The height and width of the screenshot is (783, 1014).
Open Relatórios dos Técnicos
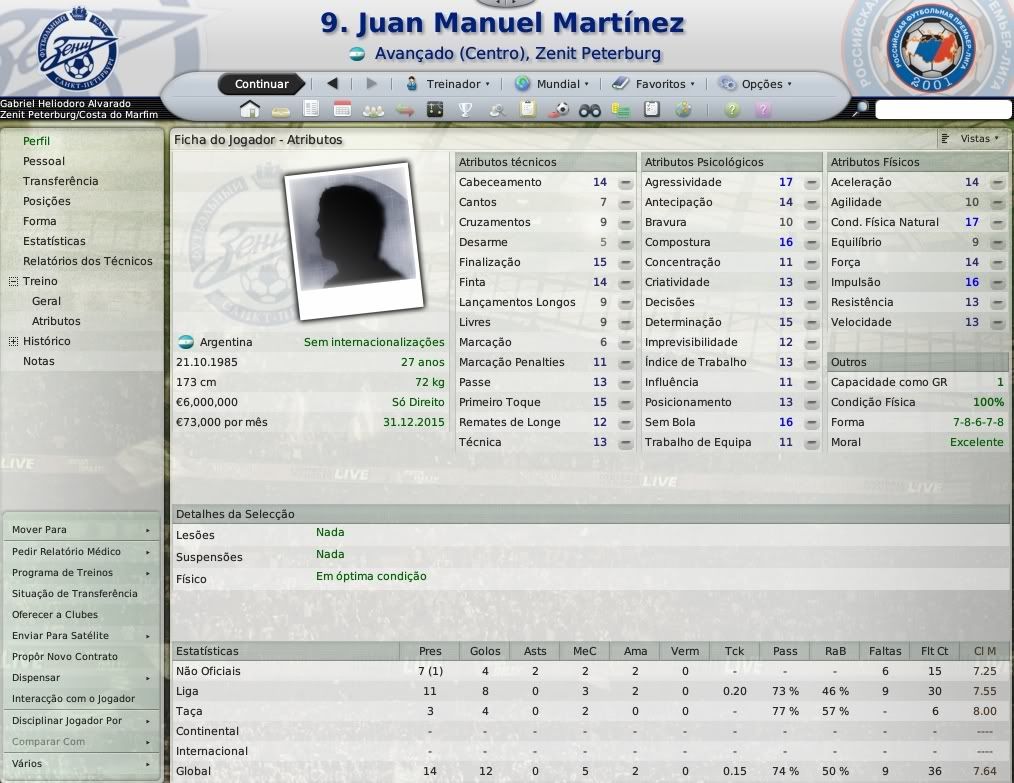(88, 261)
